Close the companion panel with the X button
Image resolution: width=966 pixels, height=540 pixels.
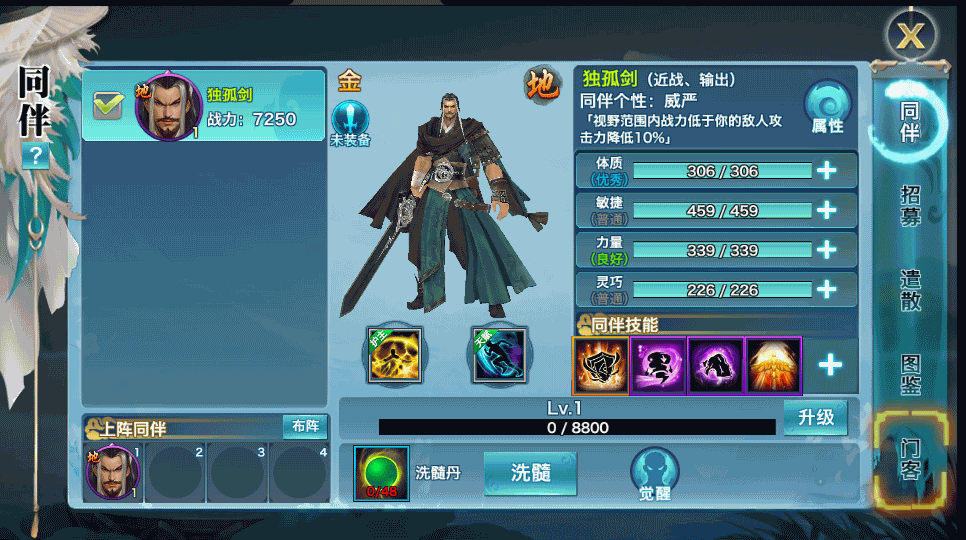click(909, 36)
